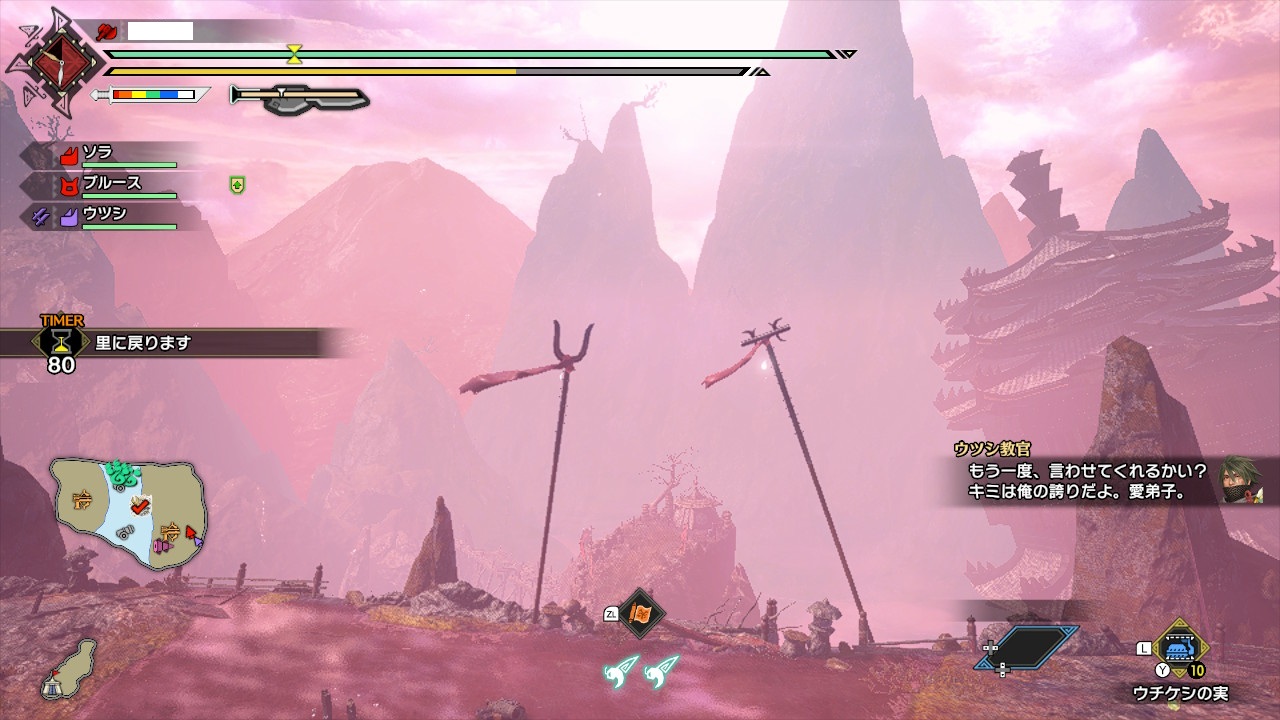This screenshot has height=720, width=1280.
Task: Click the first wirebug icon
Action: click(x=621, y=669)
